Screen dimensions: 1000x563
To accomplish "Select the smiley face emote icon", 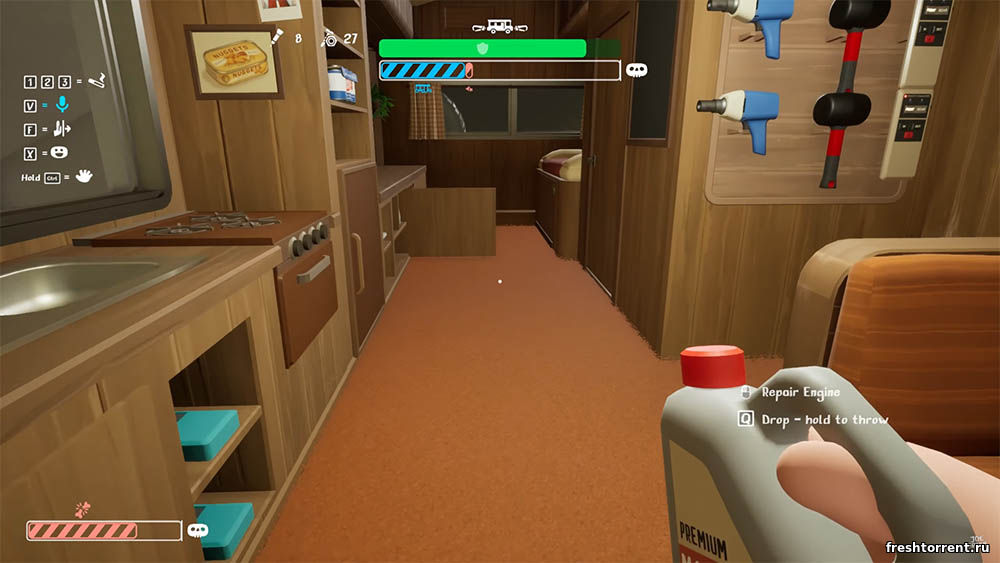I will [x=60, y=152].
